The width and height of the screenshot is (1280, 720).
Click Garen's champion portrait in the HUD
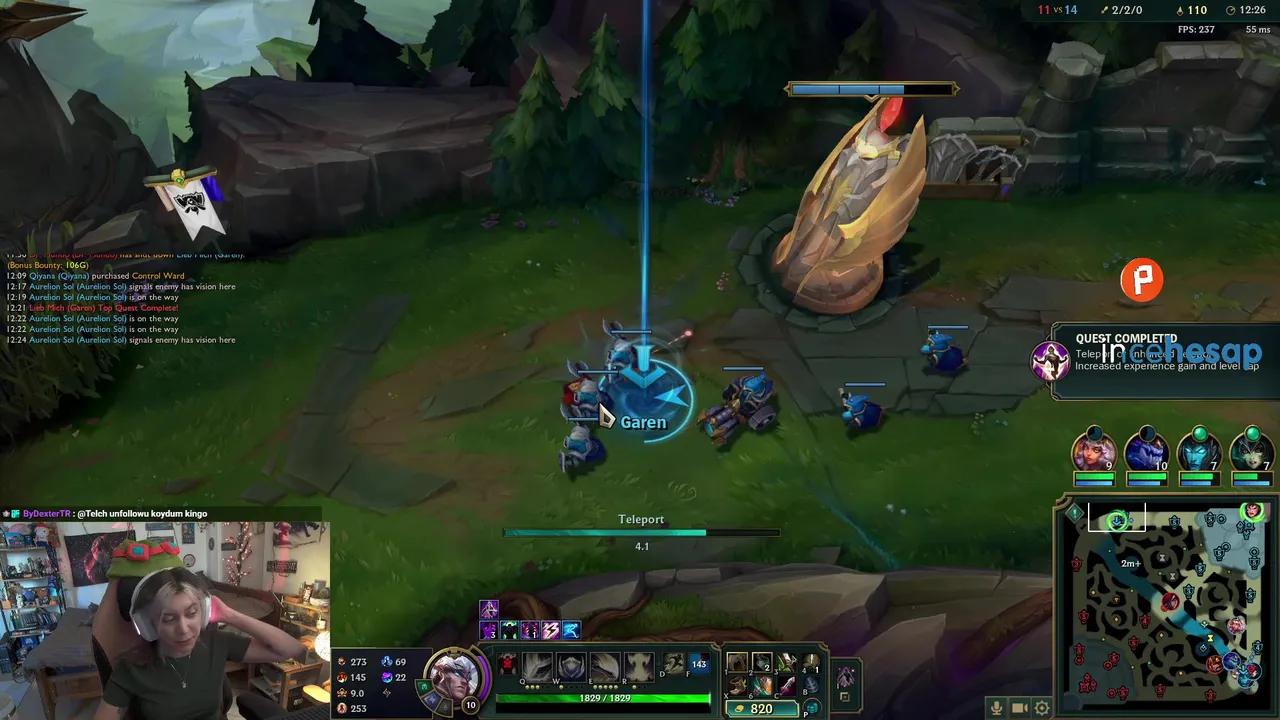[x=455, y=680]
